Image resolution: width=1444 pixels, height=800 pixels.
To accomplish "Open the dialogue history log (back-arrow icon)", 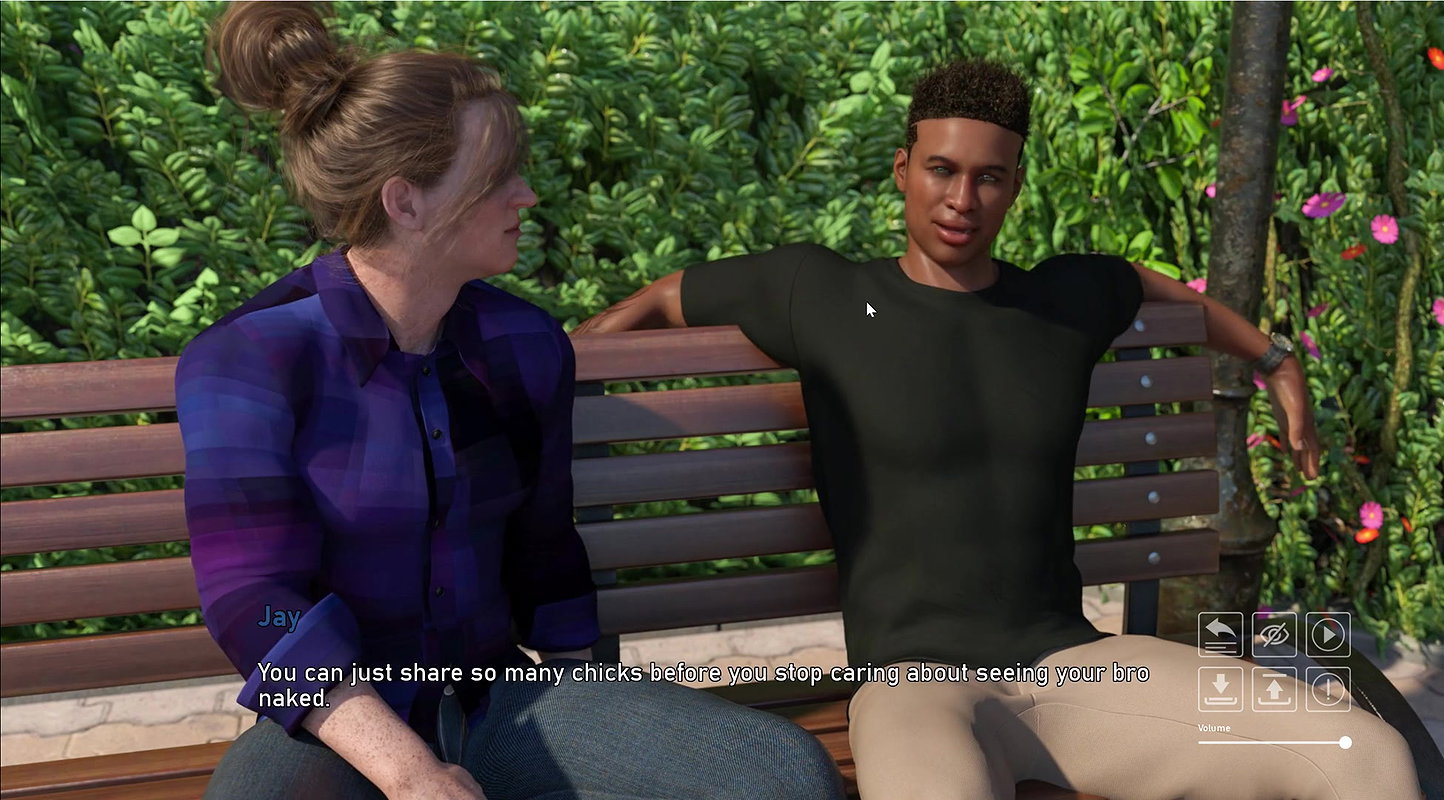I will click(x=1220, y=635).
